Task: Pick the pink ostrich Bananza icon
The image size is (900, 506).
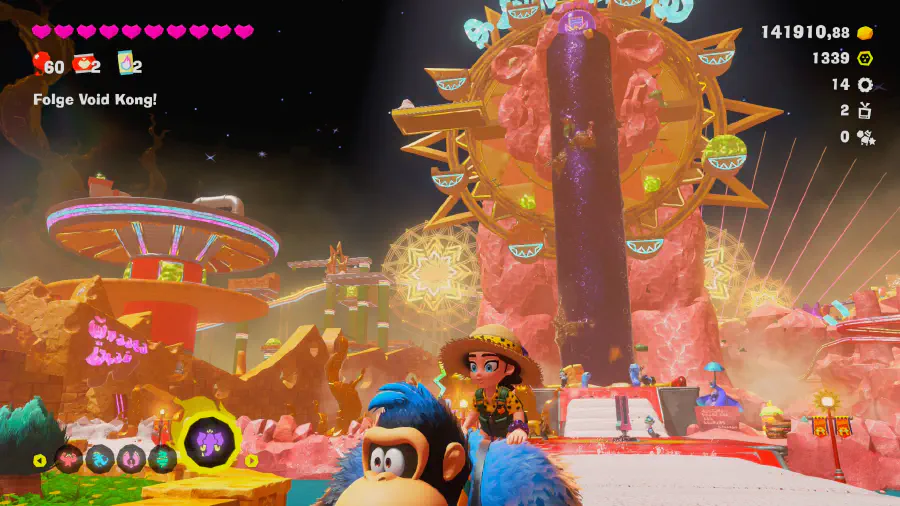Action: coord(130,460)
